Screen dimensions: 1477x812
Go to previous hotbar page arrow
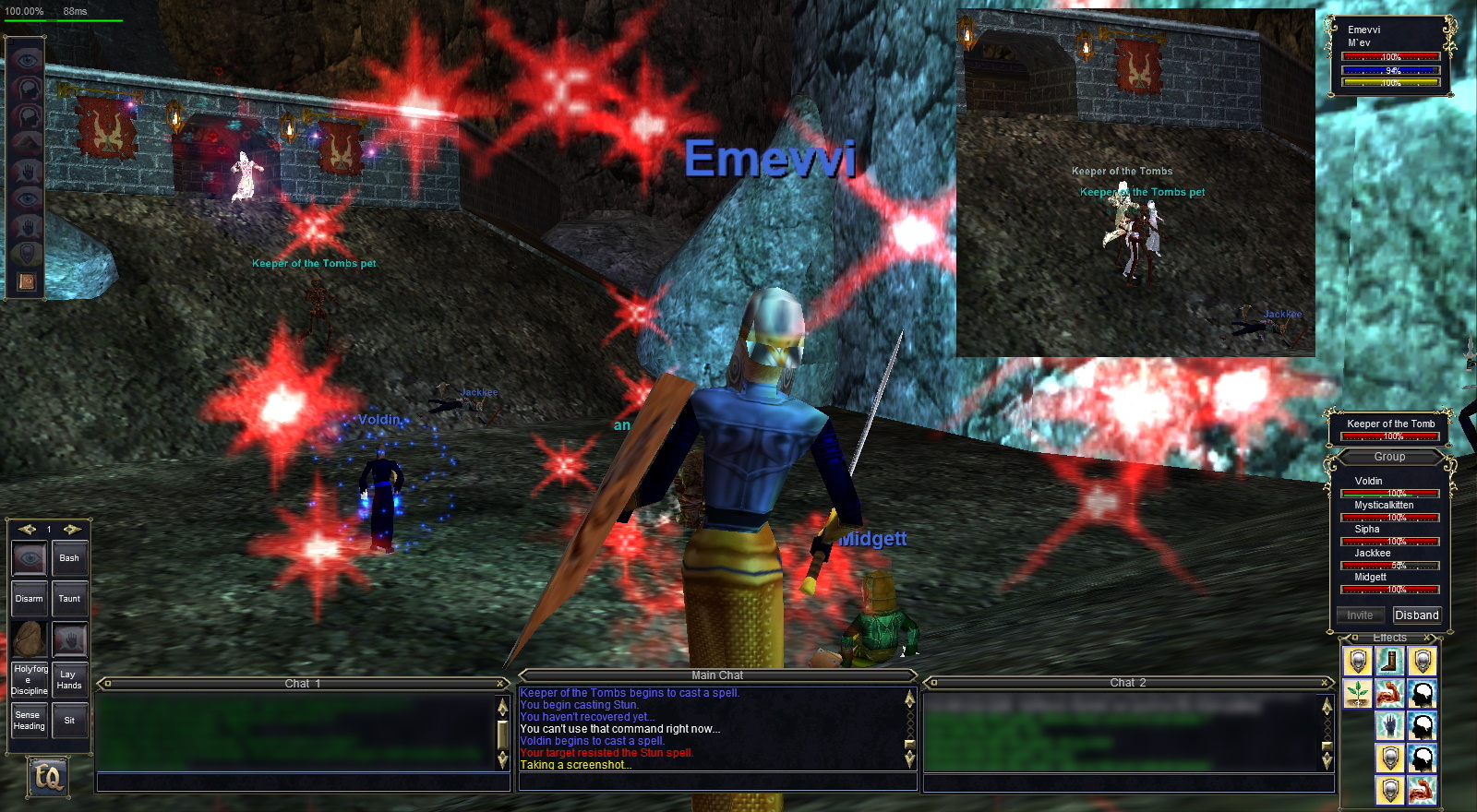[x=27, y=529]
